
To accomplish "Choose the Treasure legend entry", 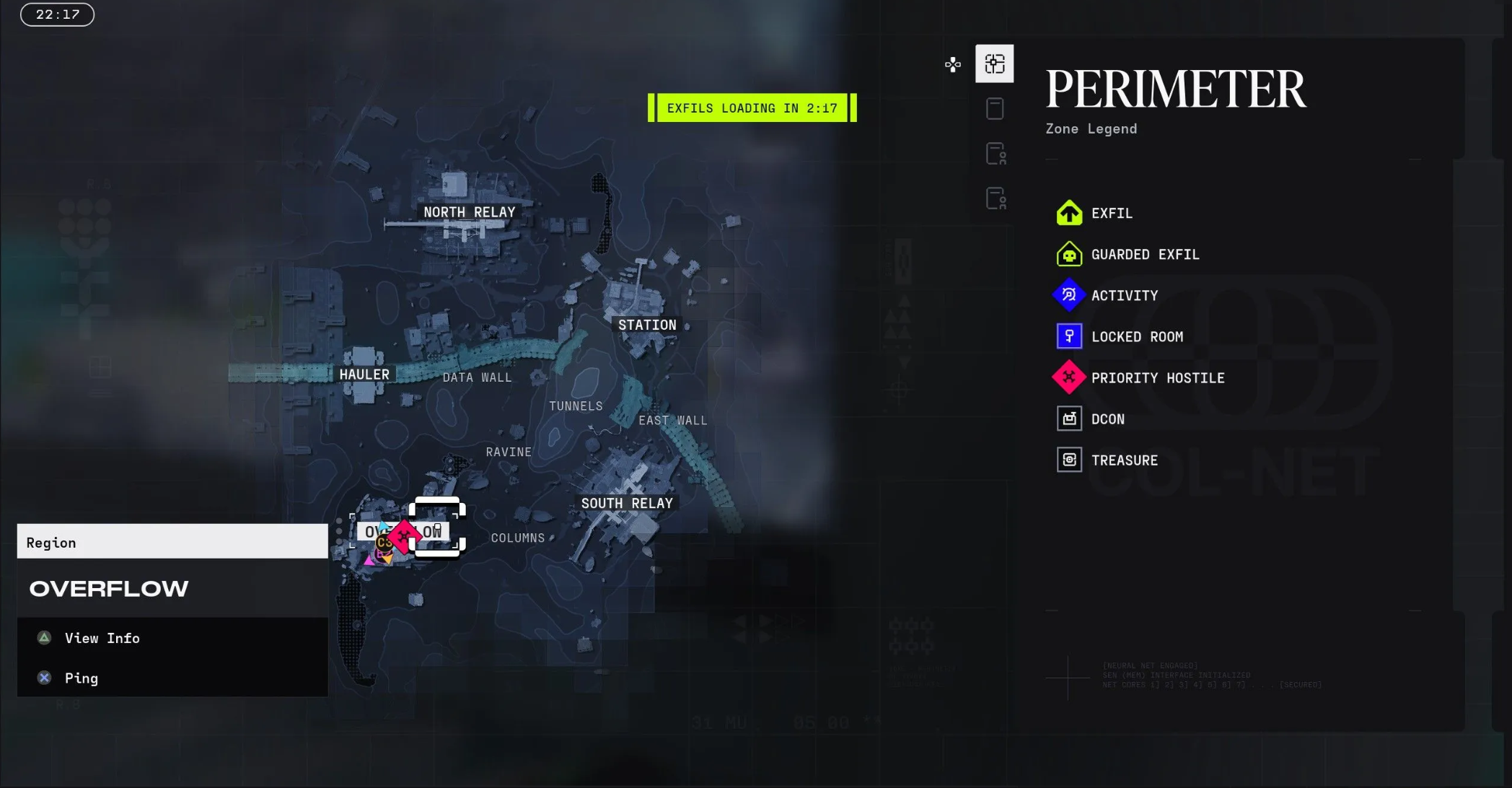I will point(1124,460).
